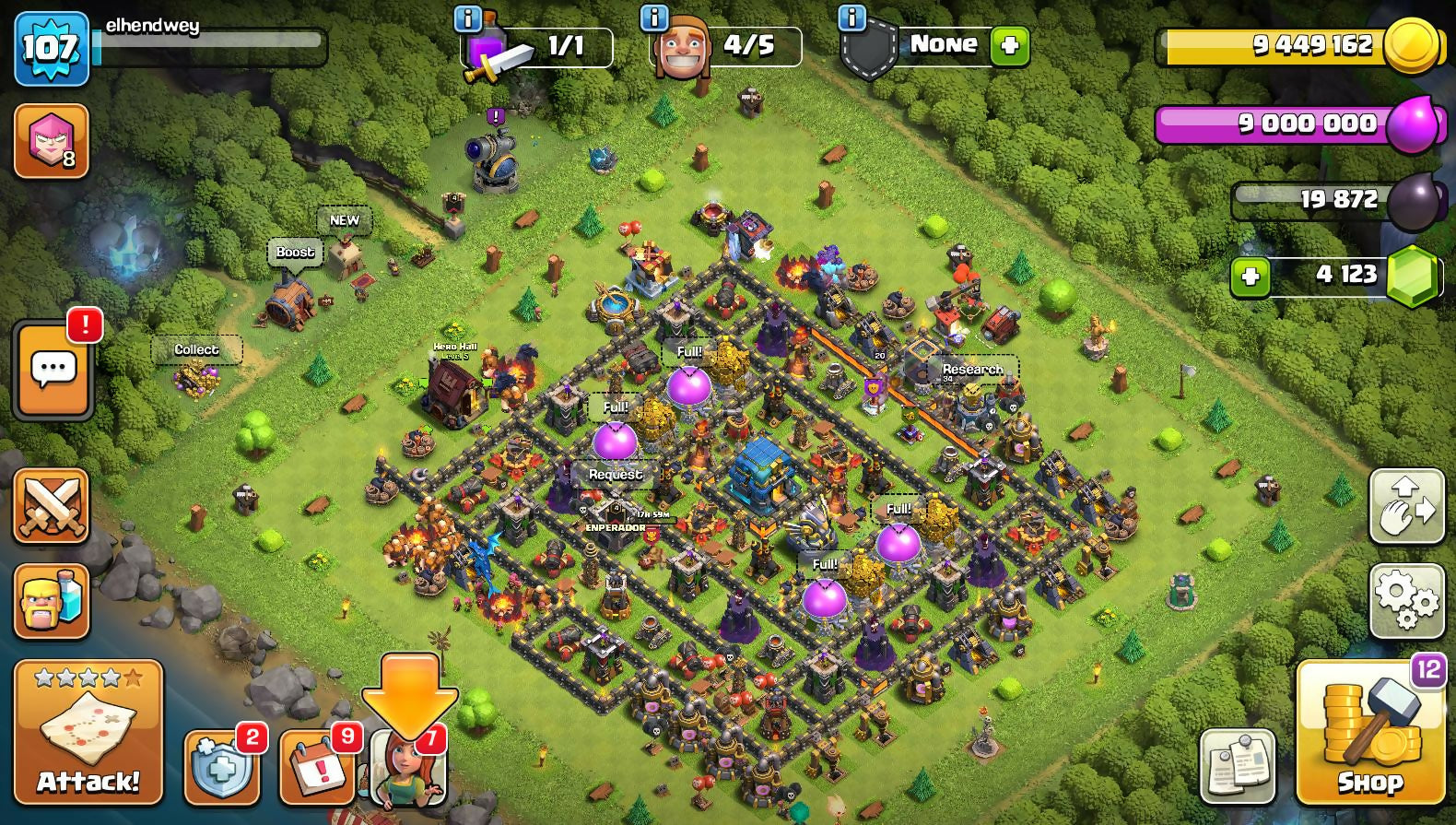Open the calendar events button
This screenshot has height=825, width=1456.
click(x=316, y=767)
